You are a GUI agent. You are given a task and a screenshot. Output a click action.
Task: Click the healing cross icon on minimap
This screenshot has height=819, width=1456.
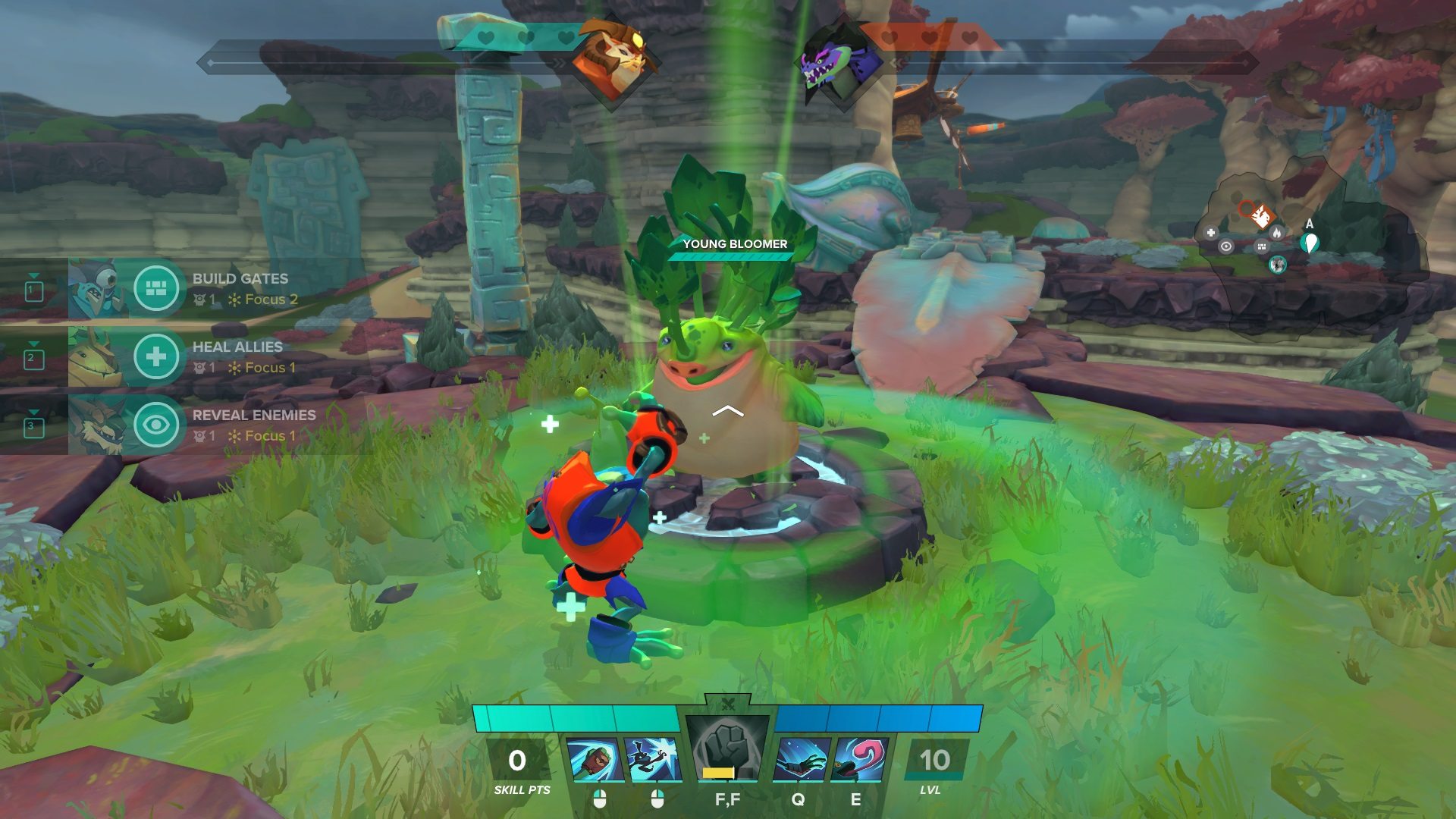pyautogui.click(x=1211, y=233)
